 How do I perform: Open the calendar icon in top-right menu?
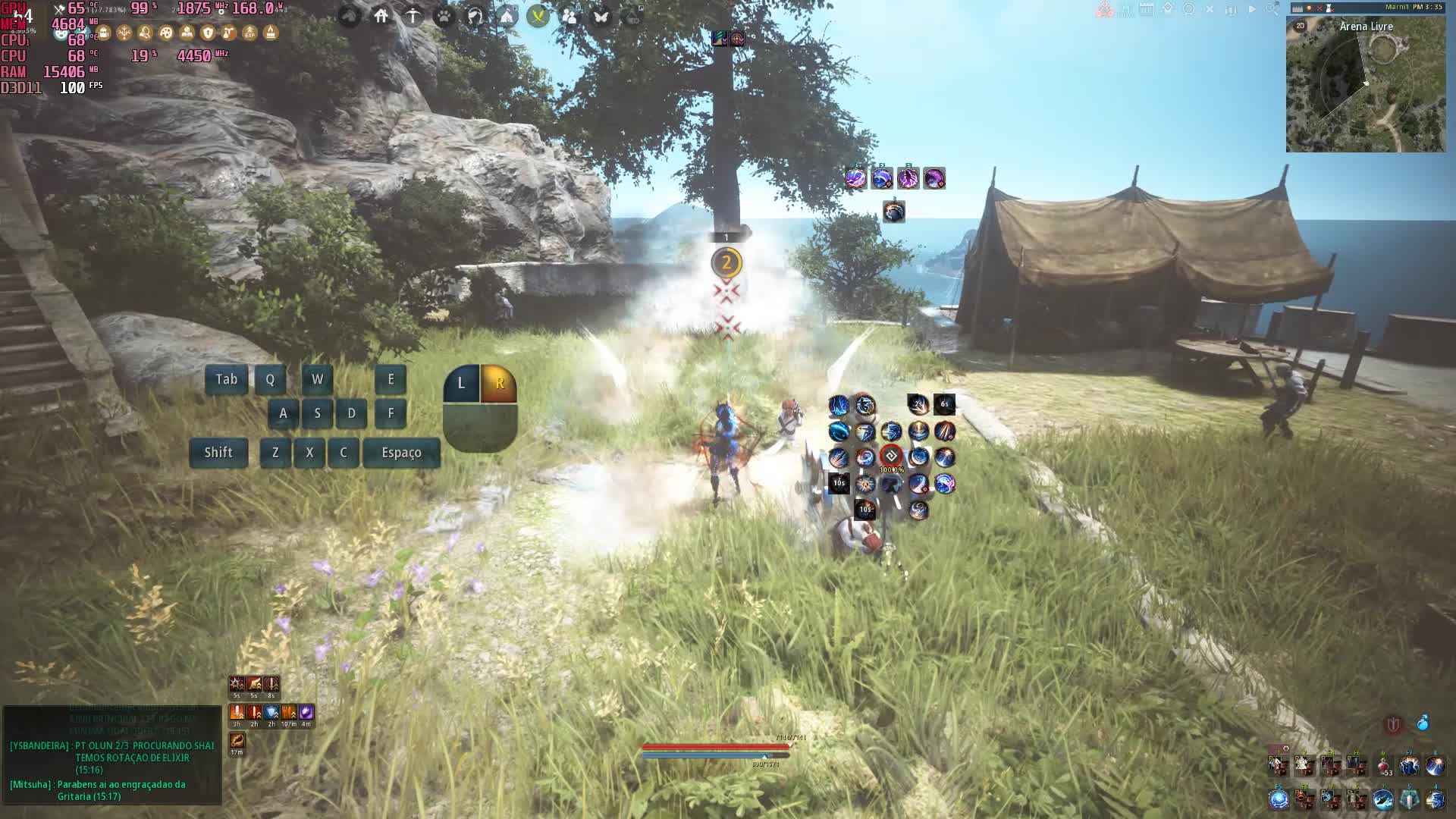pyautogui.click(x=1147, y=10)
